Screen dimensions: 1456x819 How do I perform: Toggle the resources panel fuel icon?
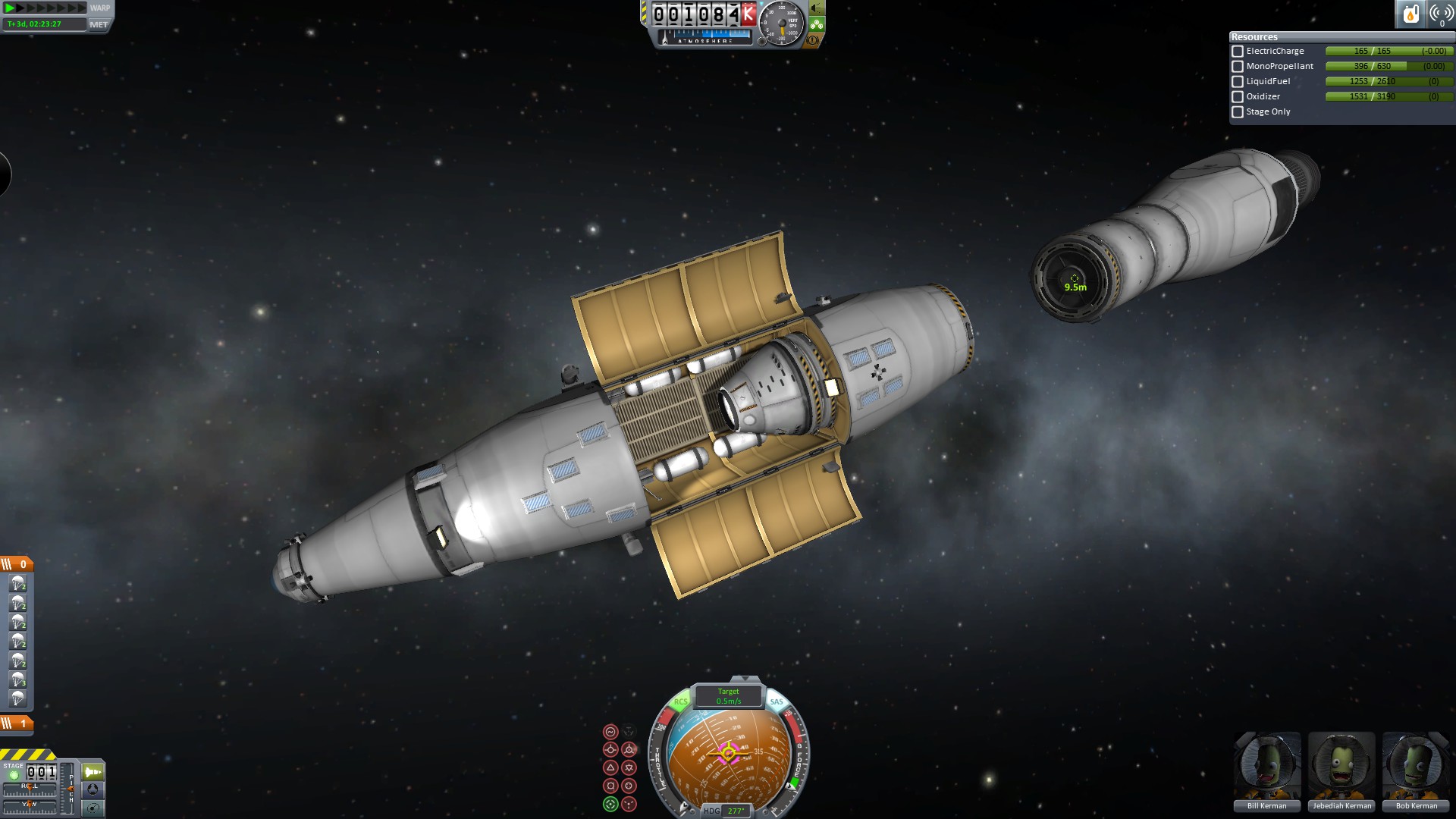tap(1410, 14)
